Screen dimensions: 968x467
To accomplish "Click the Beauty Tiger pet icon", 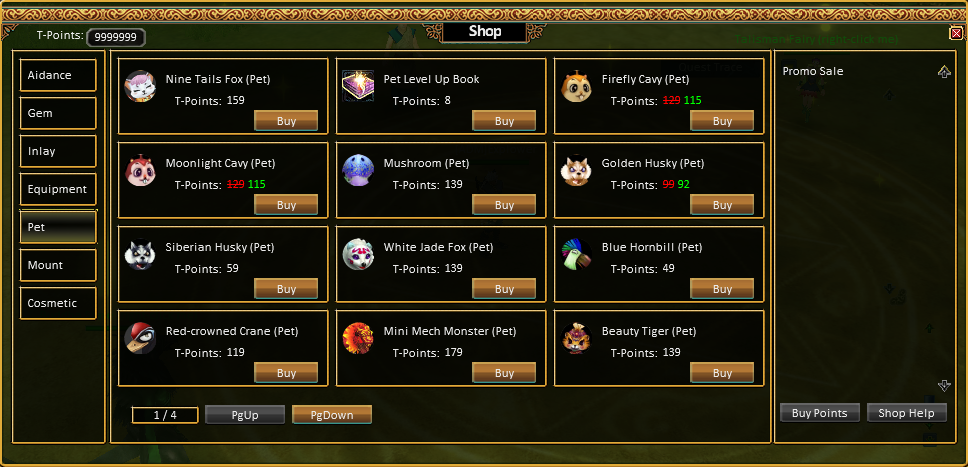I will (x=575, y=339).
